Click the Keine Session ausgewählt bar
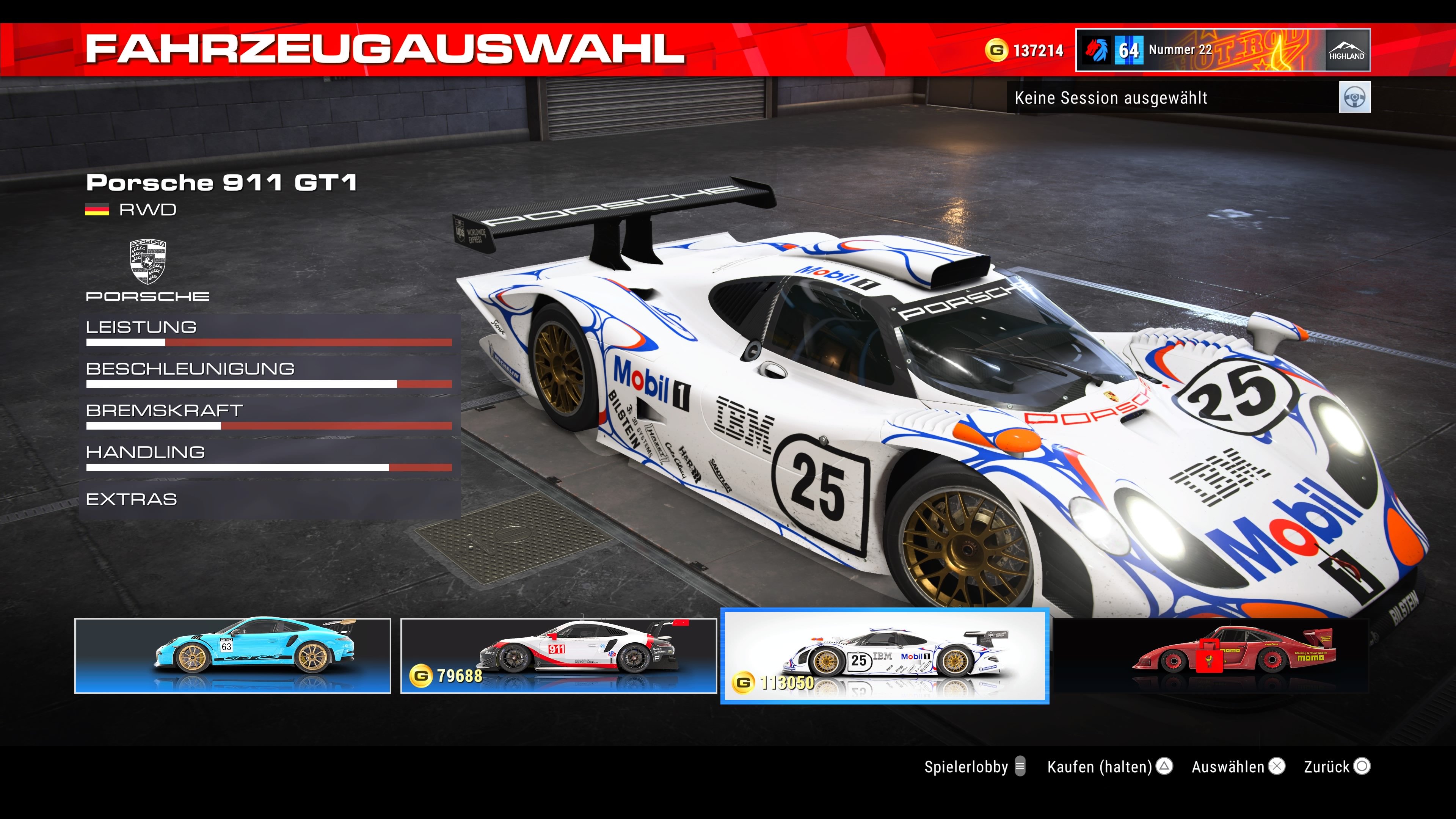Viewport: 1456px width, 819px height. point(1111,98)
